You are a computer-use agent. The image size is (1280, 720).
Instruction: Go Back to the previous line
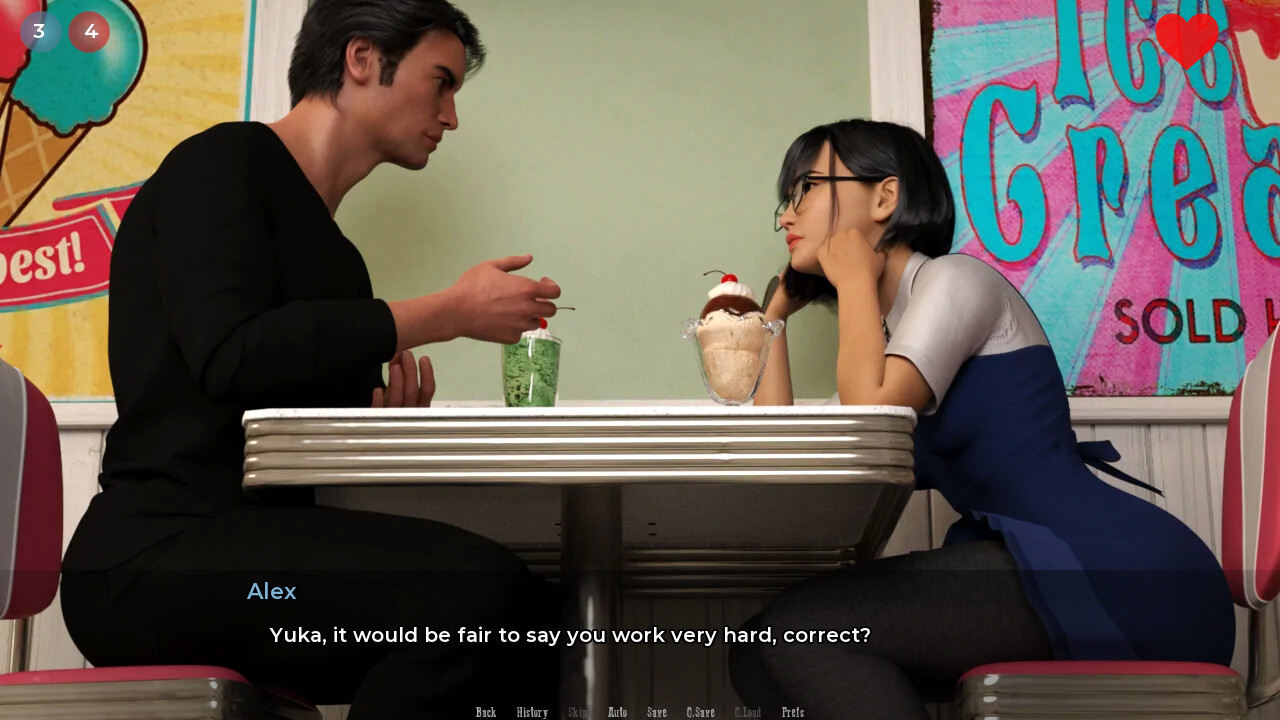tap(486, 712)
